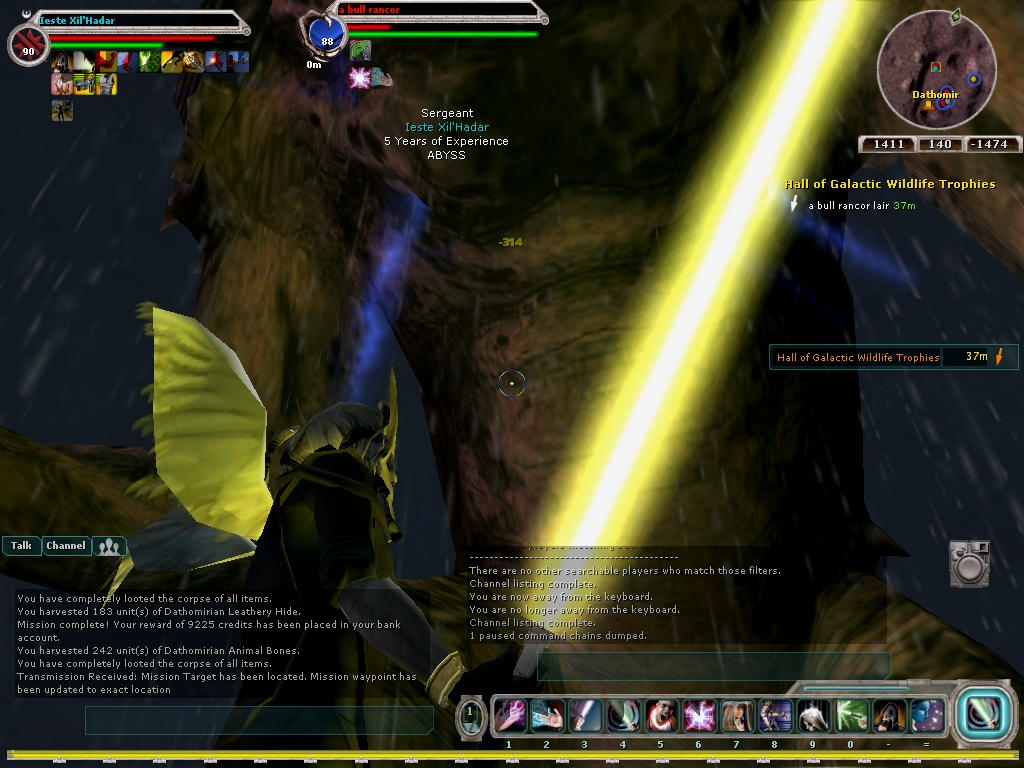Image resolution: width=1024 pixels, height=768 pixels.
Task: Open the Talk chat tab
Action: 21,546
